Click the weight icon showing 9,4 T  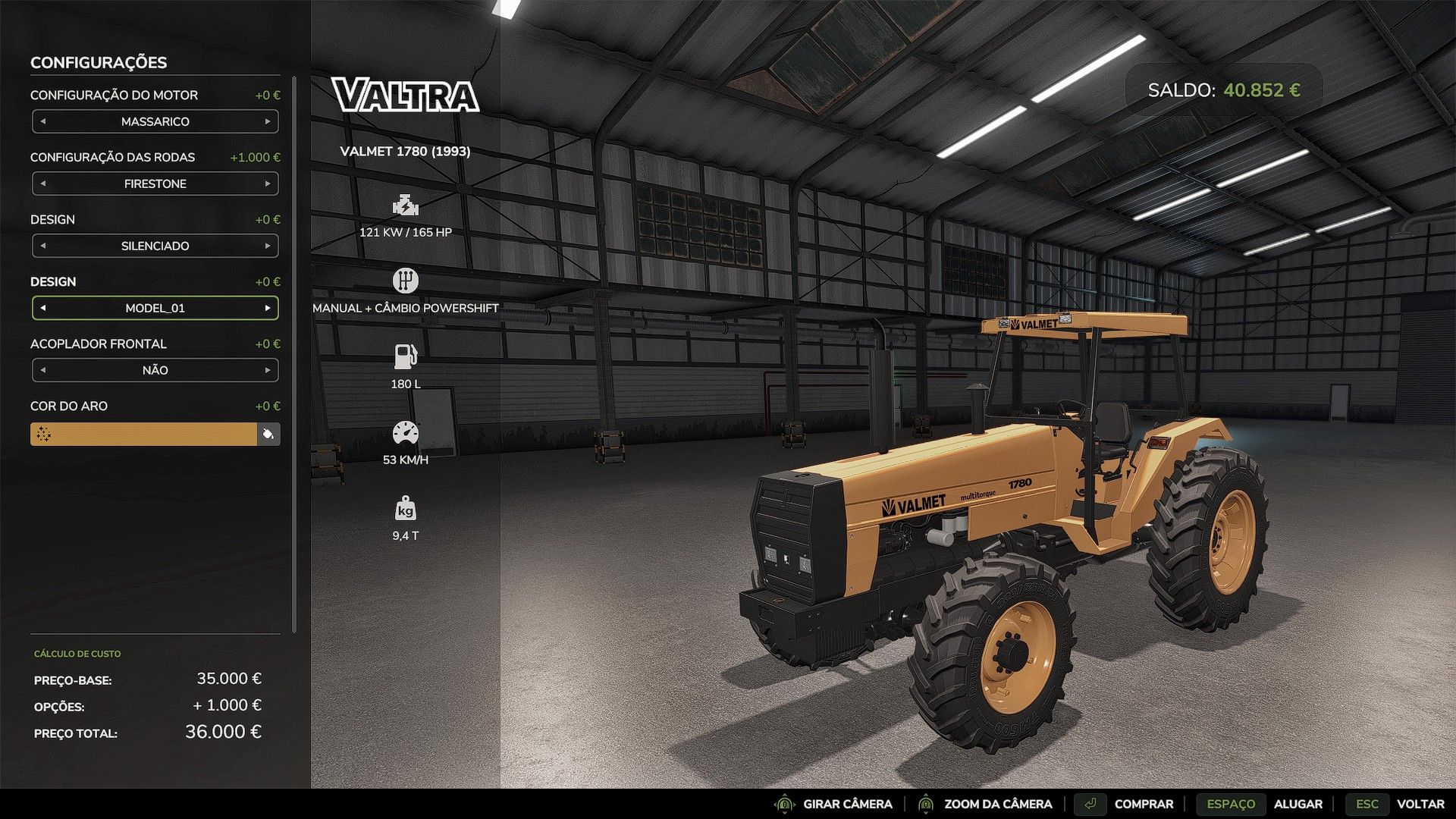pyautogui.click(x=406, y=510)
